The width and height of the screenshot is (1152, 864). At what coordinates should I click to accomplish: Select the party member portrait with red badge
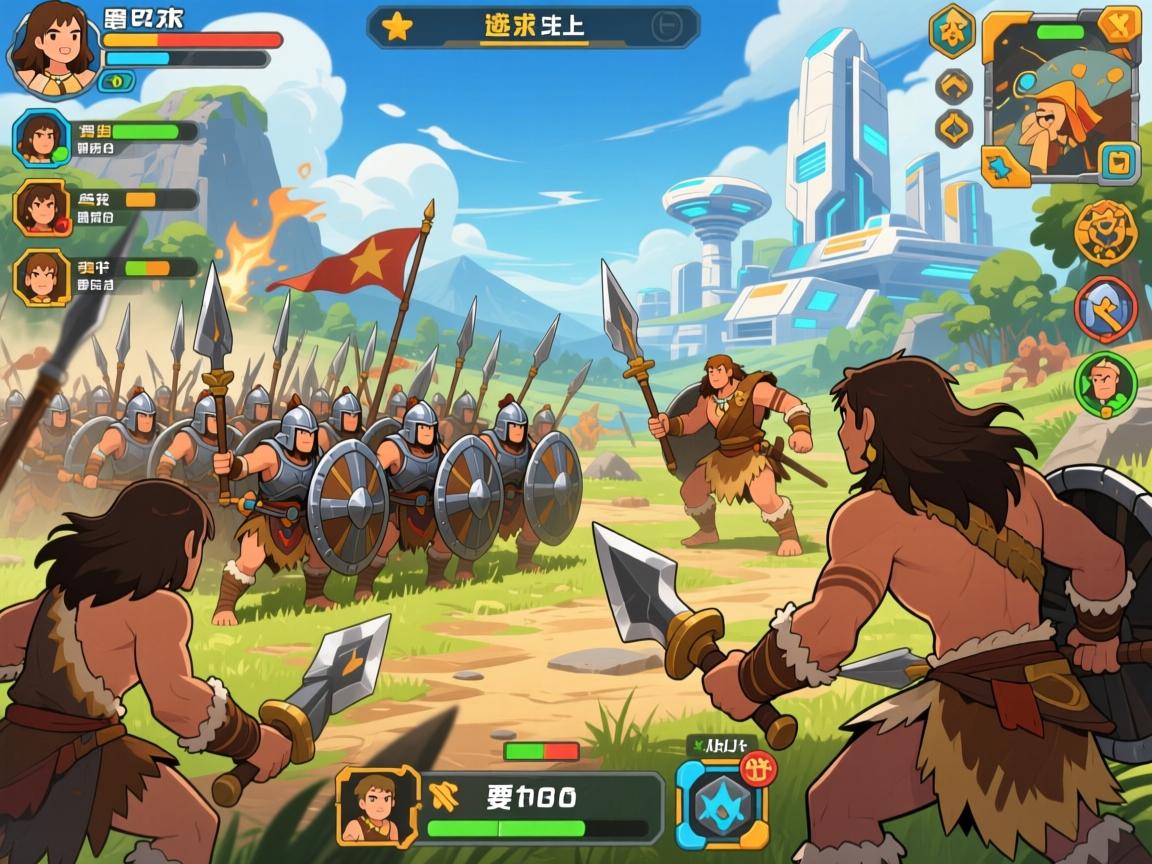(x=41, y=207)
